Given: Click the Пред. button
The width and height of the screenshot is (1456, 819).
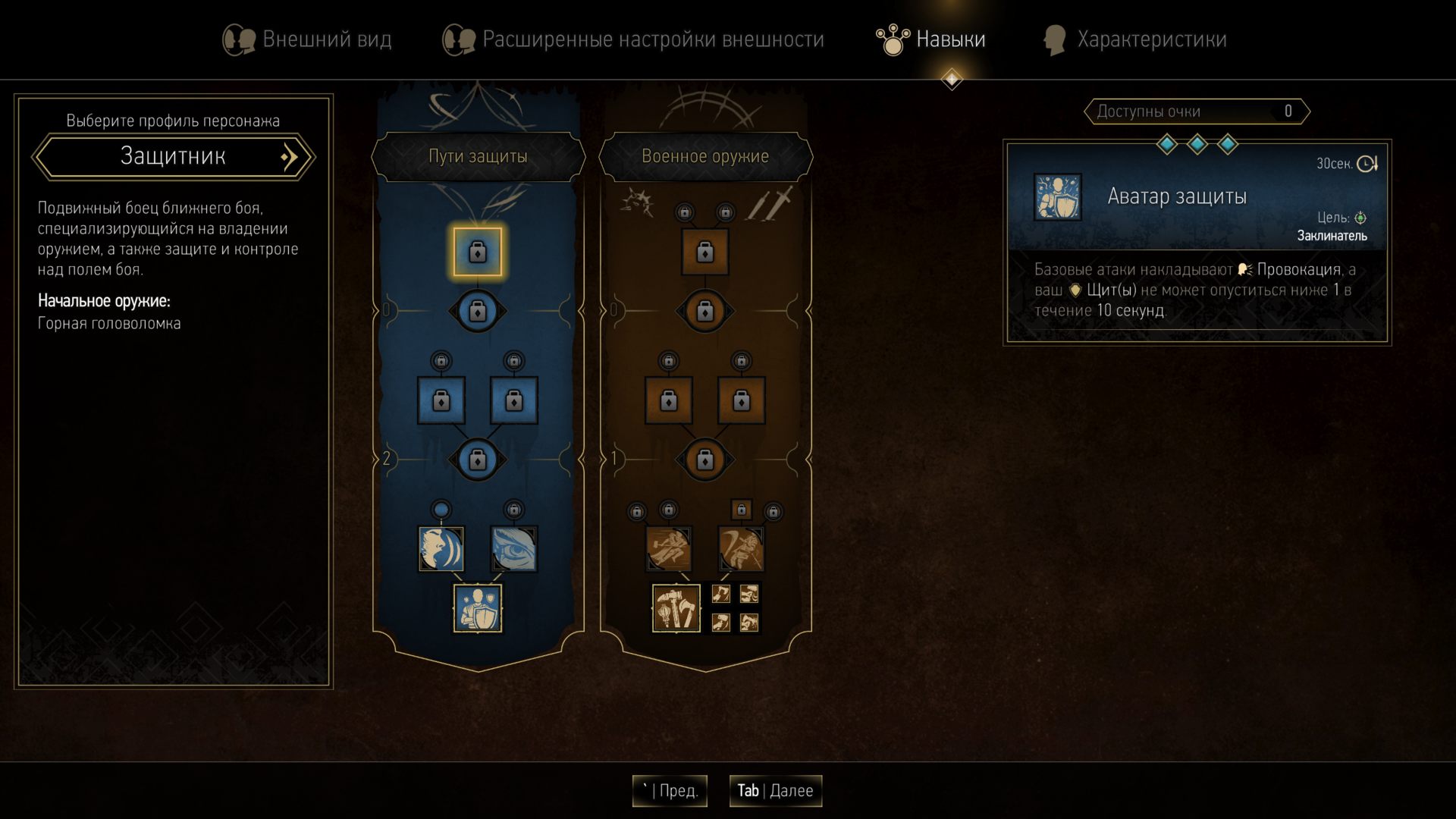Looking at the screenshot, I should click(670, 791).
